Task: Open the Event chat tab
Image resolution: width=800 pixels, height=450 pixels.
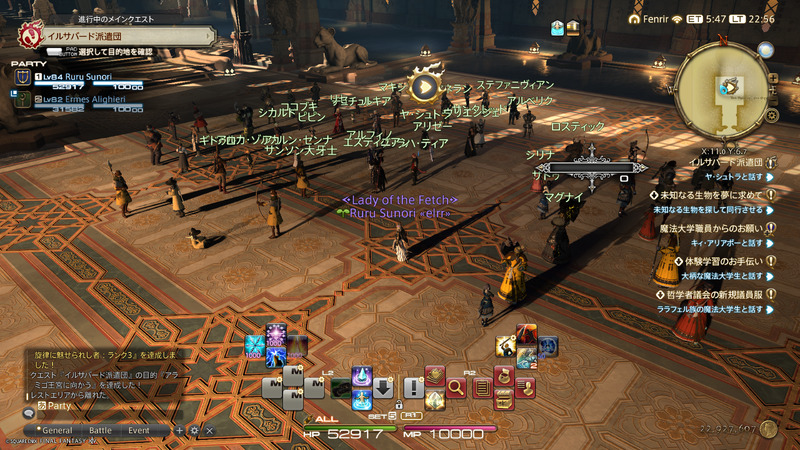Action: [139, 430]
